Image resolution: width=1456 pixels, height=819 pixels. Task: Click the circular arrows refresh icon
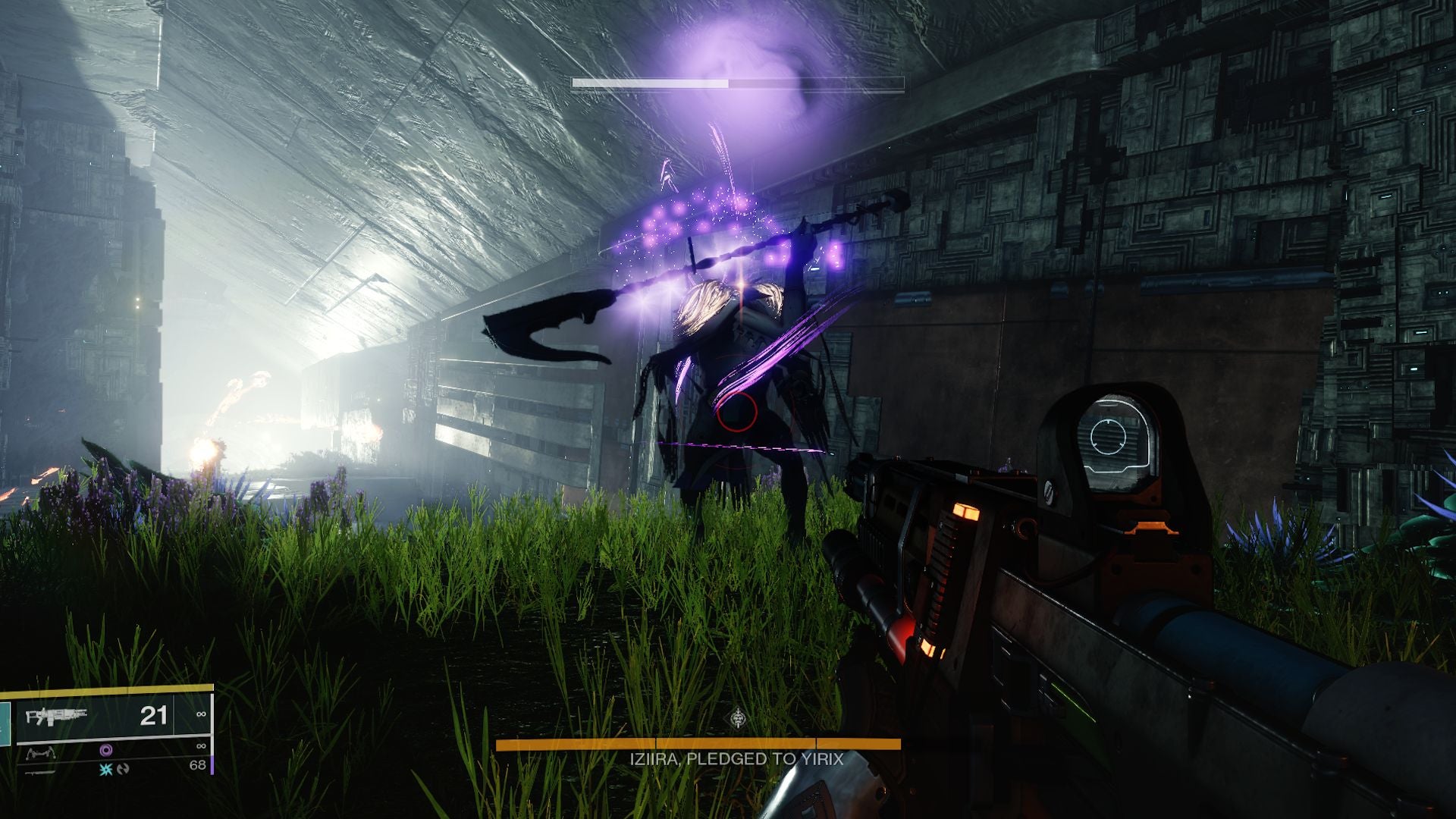pyautogui.click(x=124, y=770)
